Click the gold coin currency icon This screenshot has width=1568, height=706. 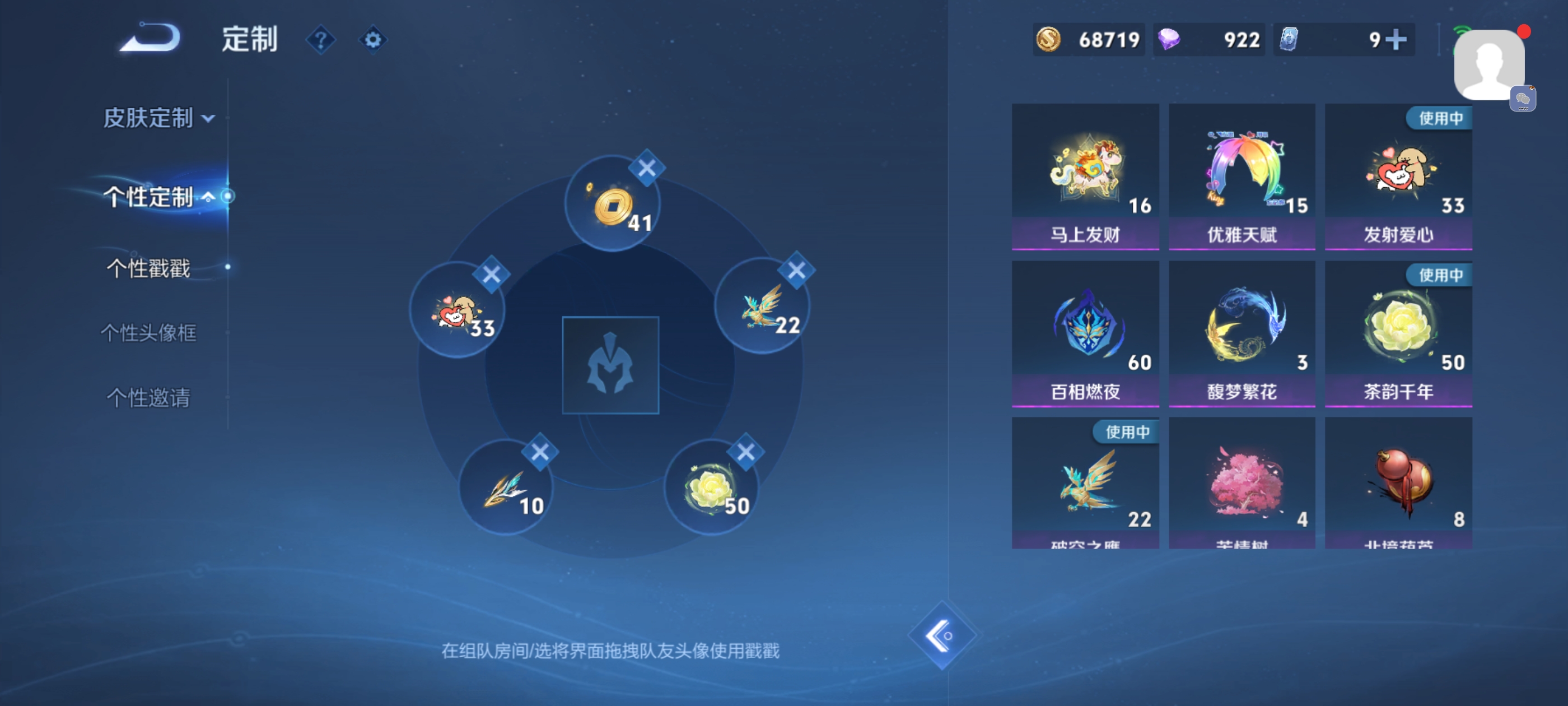(x=1048, y=40)
